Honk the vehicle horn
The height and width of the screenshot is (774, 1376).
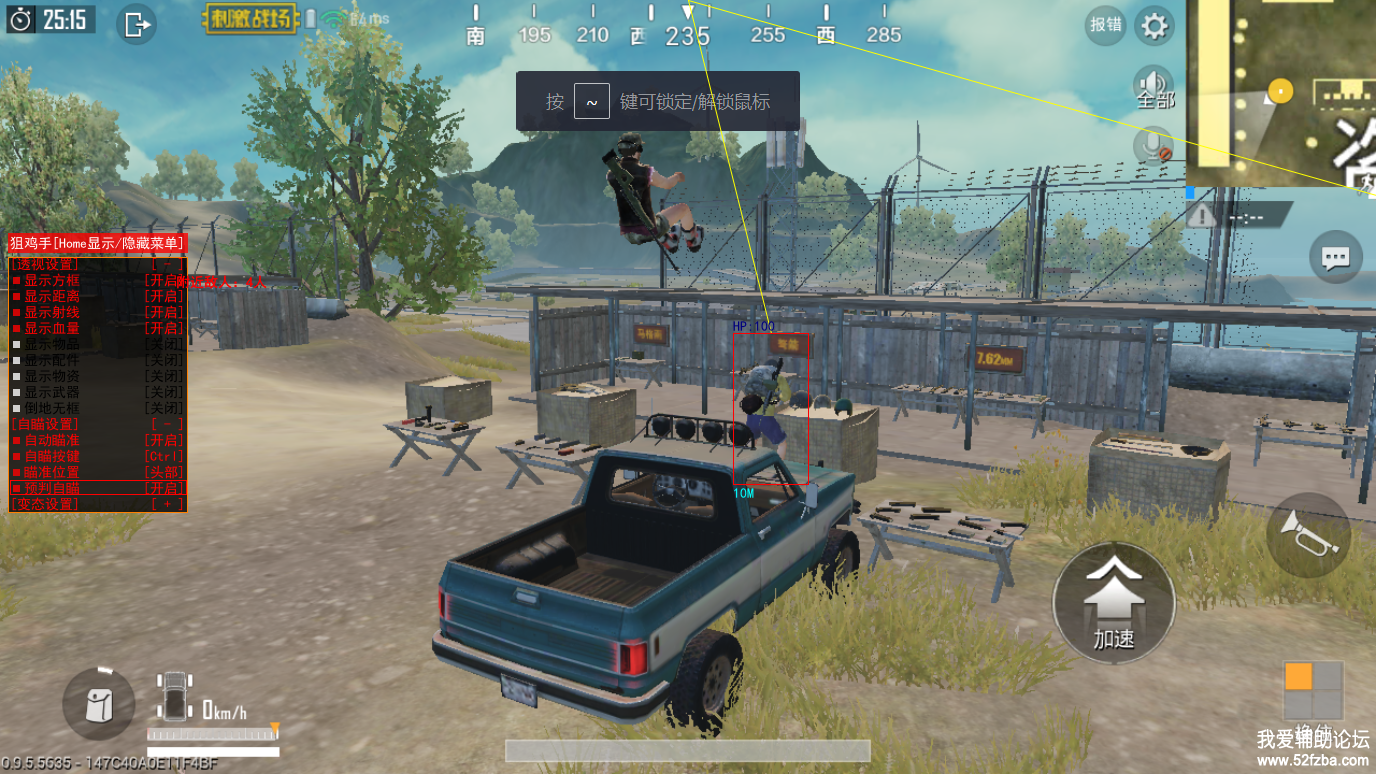point(1308,534)
